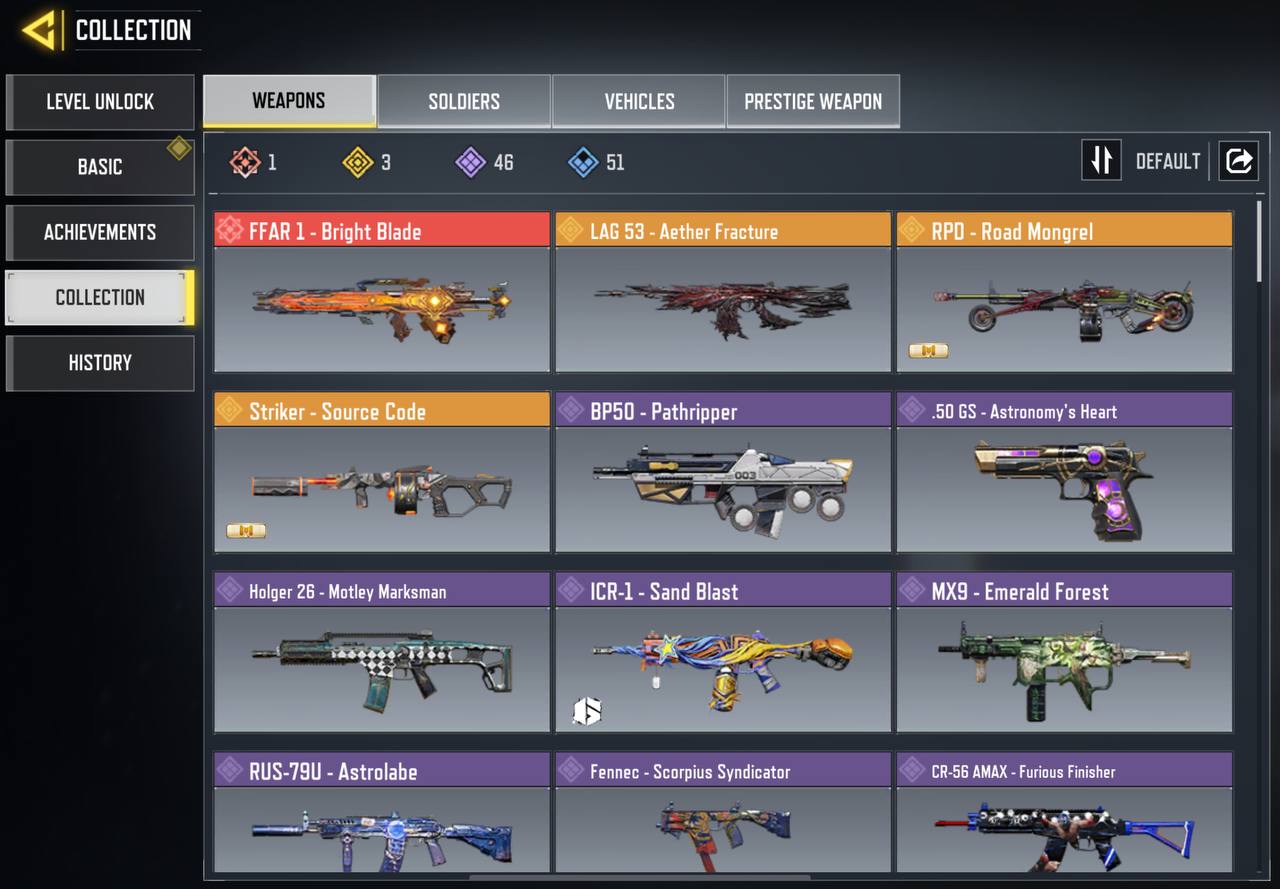Select the Striker - Source Code weapon

[x=382, y=472]
